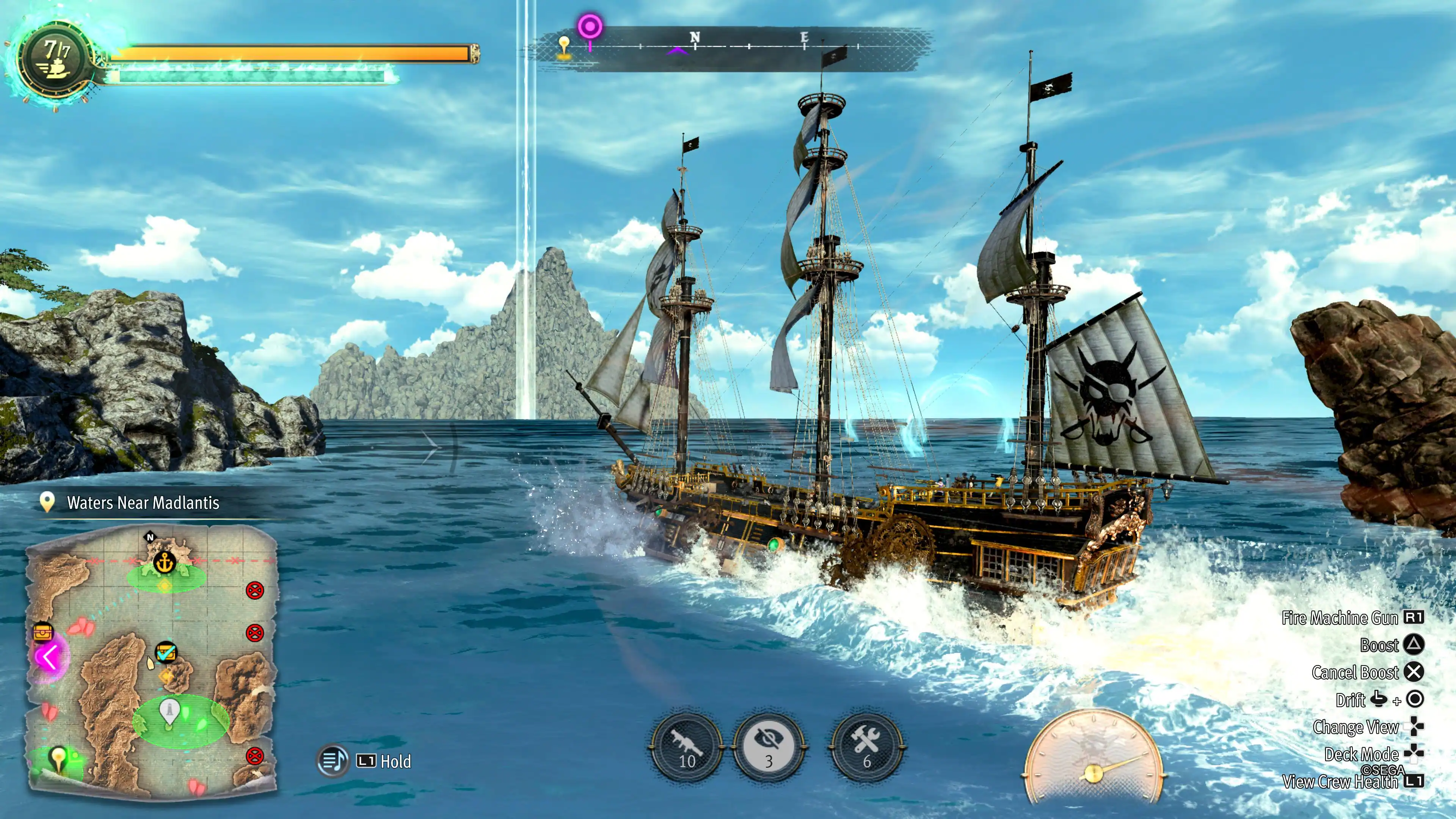Select the yellow pin on the compass bar
Screen dimensions: 1456x819
564,45
